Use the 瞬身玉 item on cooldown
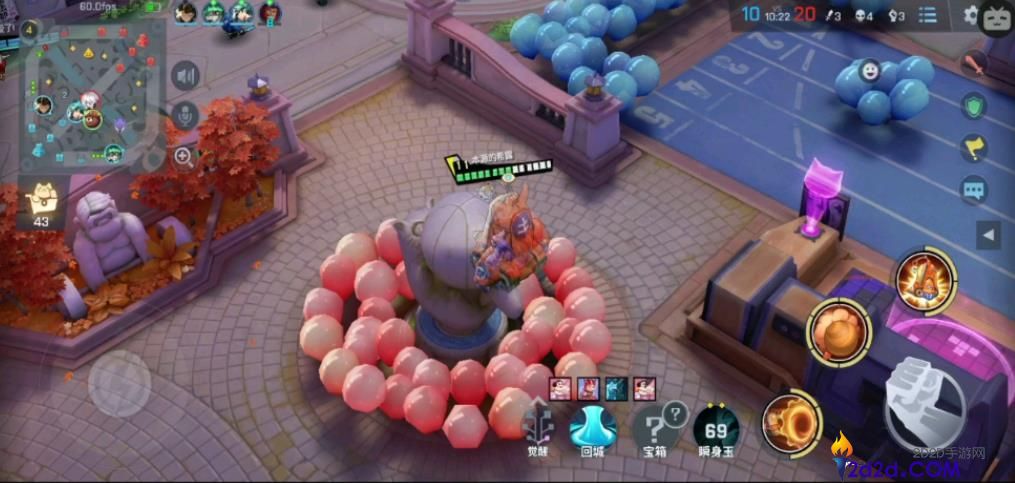Viewport: 1015px width, 483px height. point(716,428)
